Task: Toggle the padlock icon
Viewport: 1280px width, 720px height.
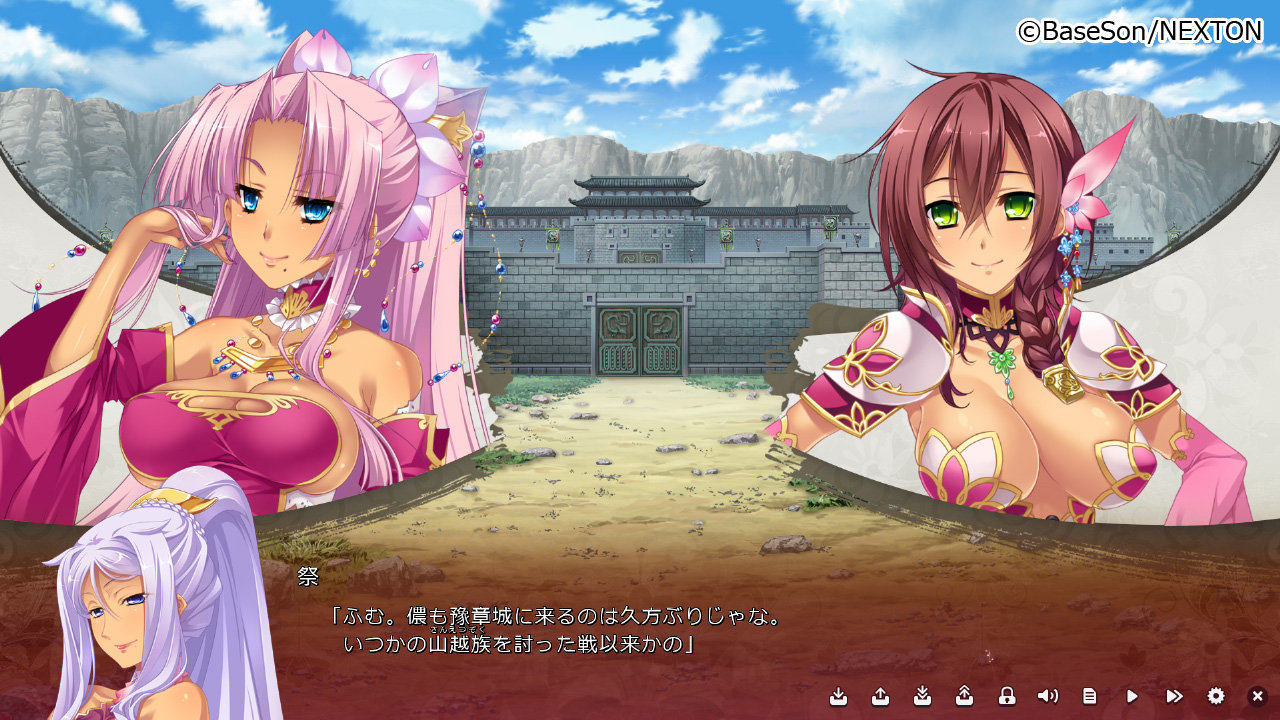Action: [1007, 696]
